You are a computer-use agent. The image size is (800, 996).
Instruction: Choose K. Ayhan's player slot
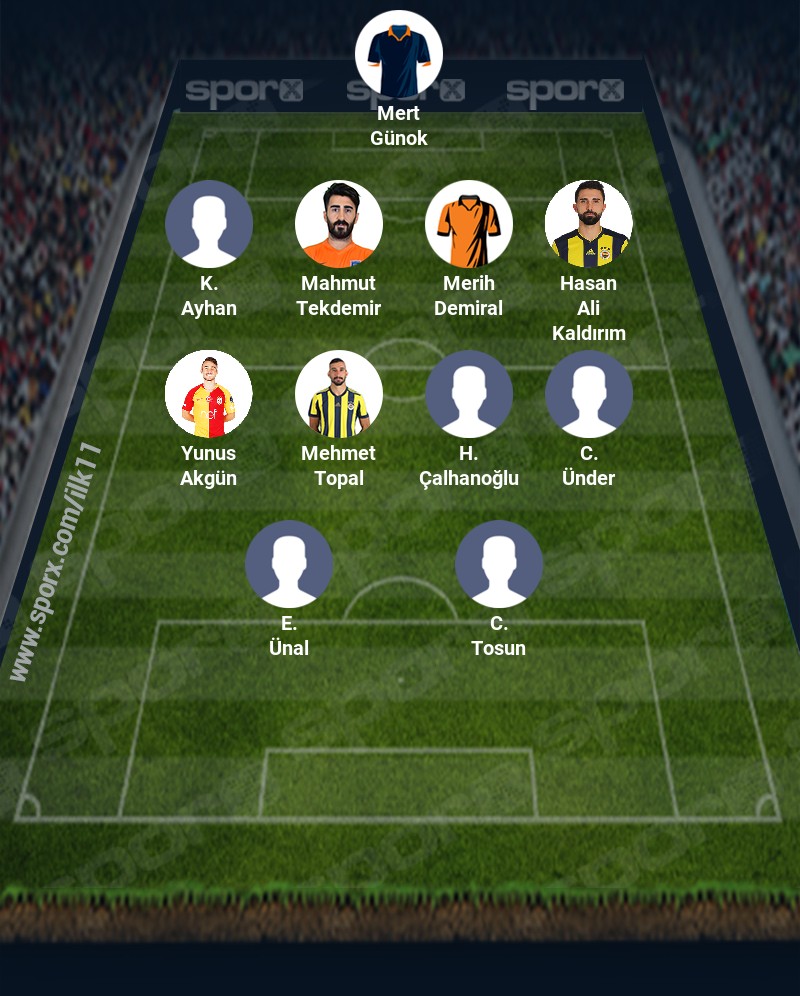coord(209,224)
